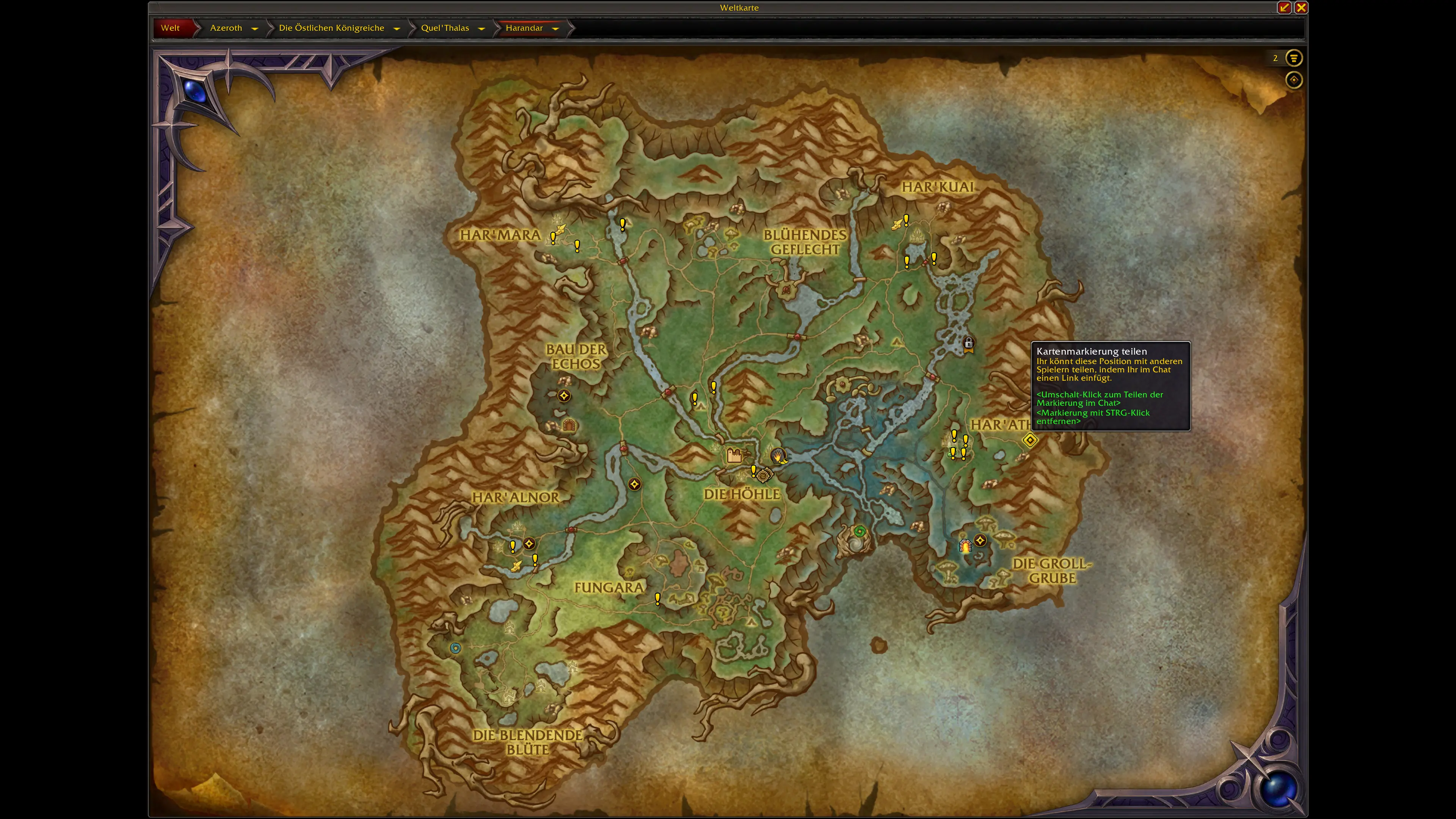The width and height of the screenshot is (1456, 819).
Task: Select the green swirl marker on the map
Action: pos(860,531)
